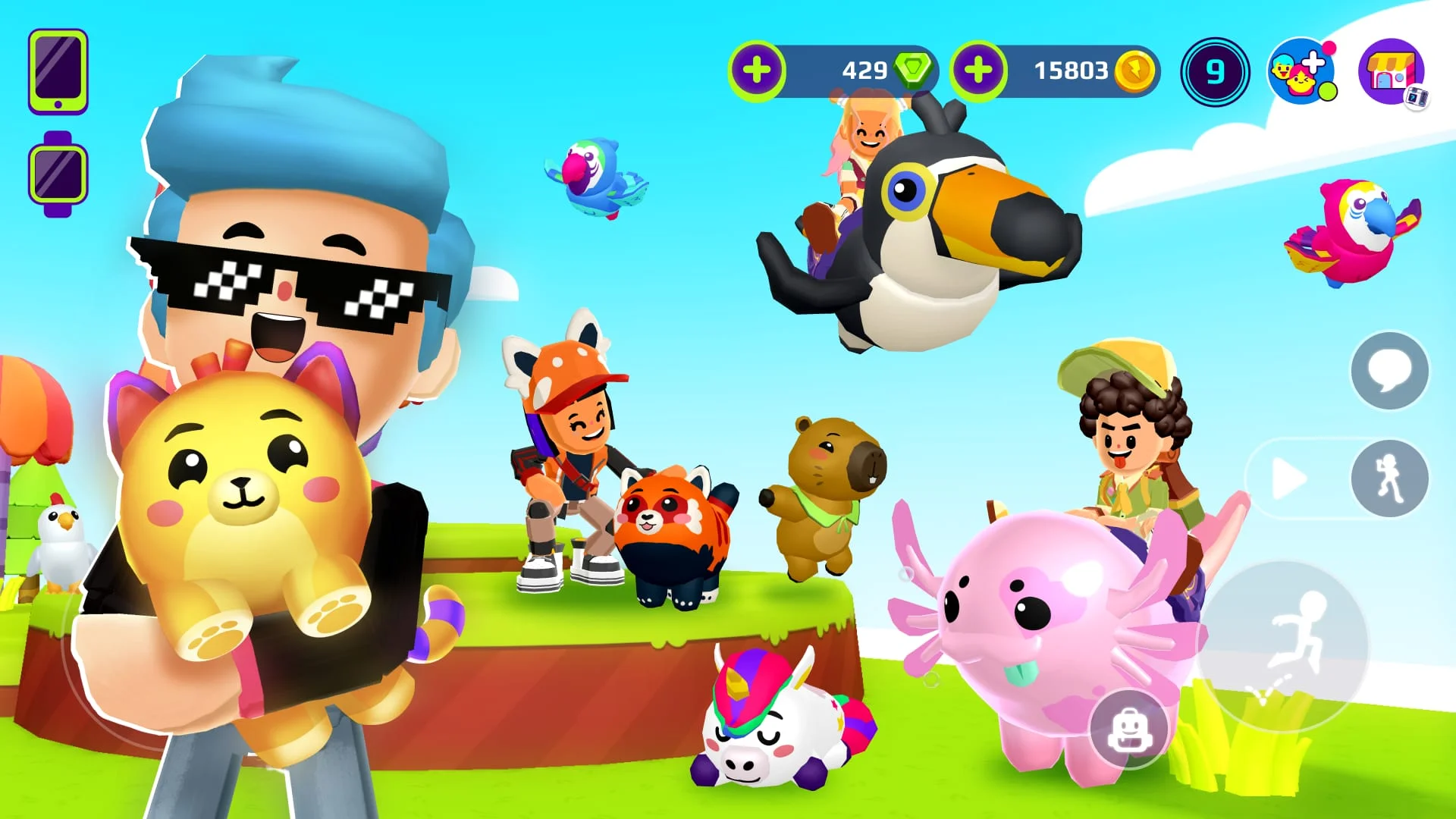Tap the plus button to buy gems

tap(758, 71)
